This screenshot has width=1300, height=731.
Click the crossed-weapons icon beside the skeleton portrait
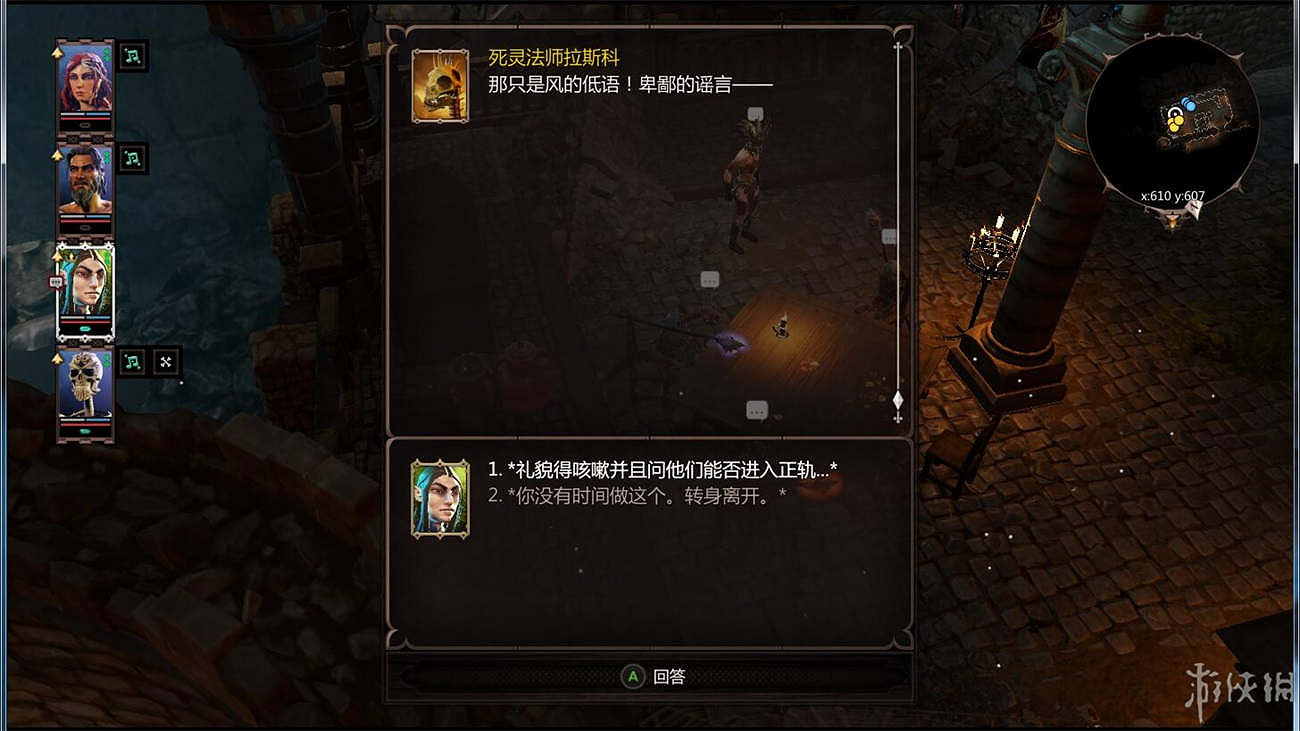165,360
